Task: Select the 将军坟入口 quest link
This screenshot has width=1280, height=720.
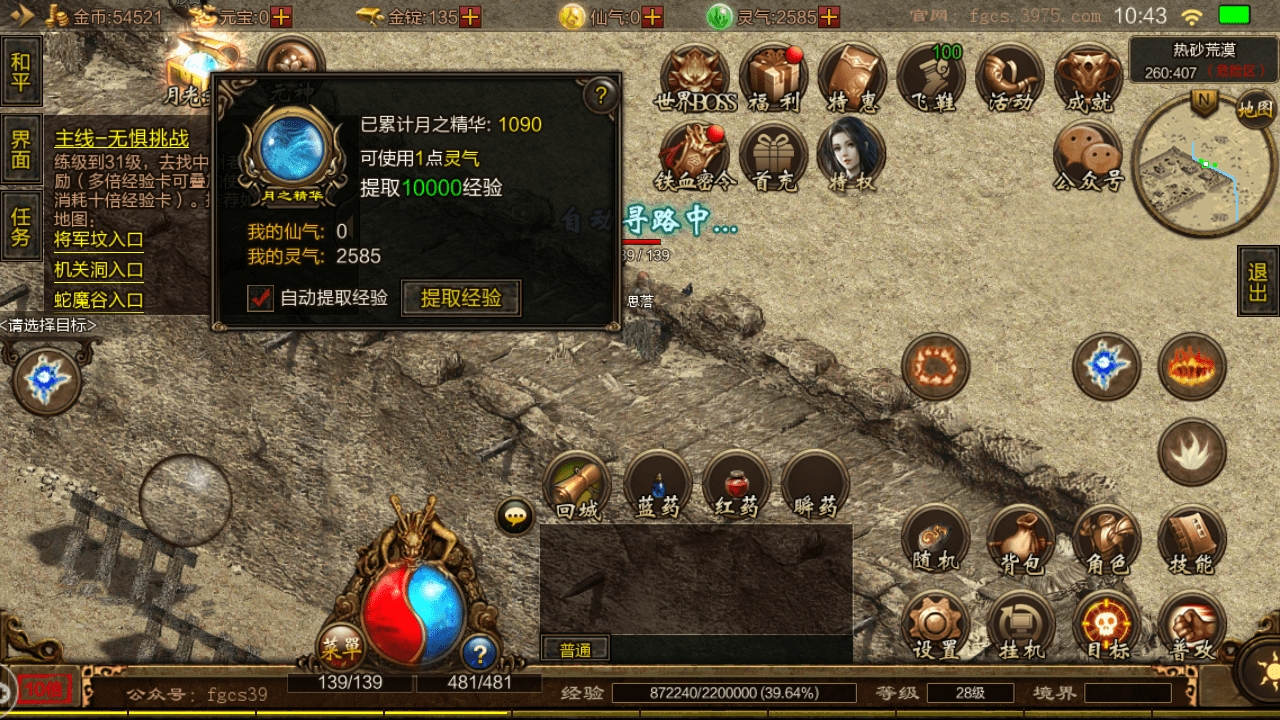Action: 99,240
